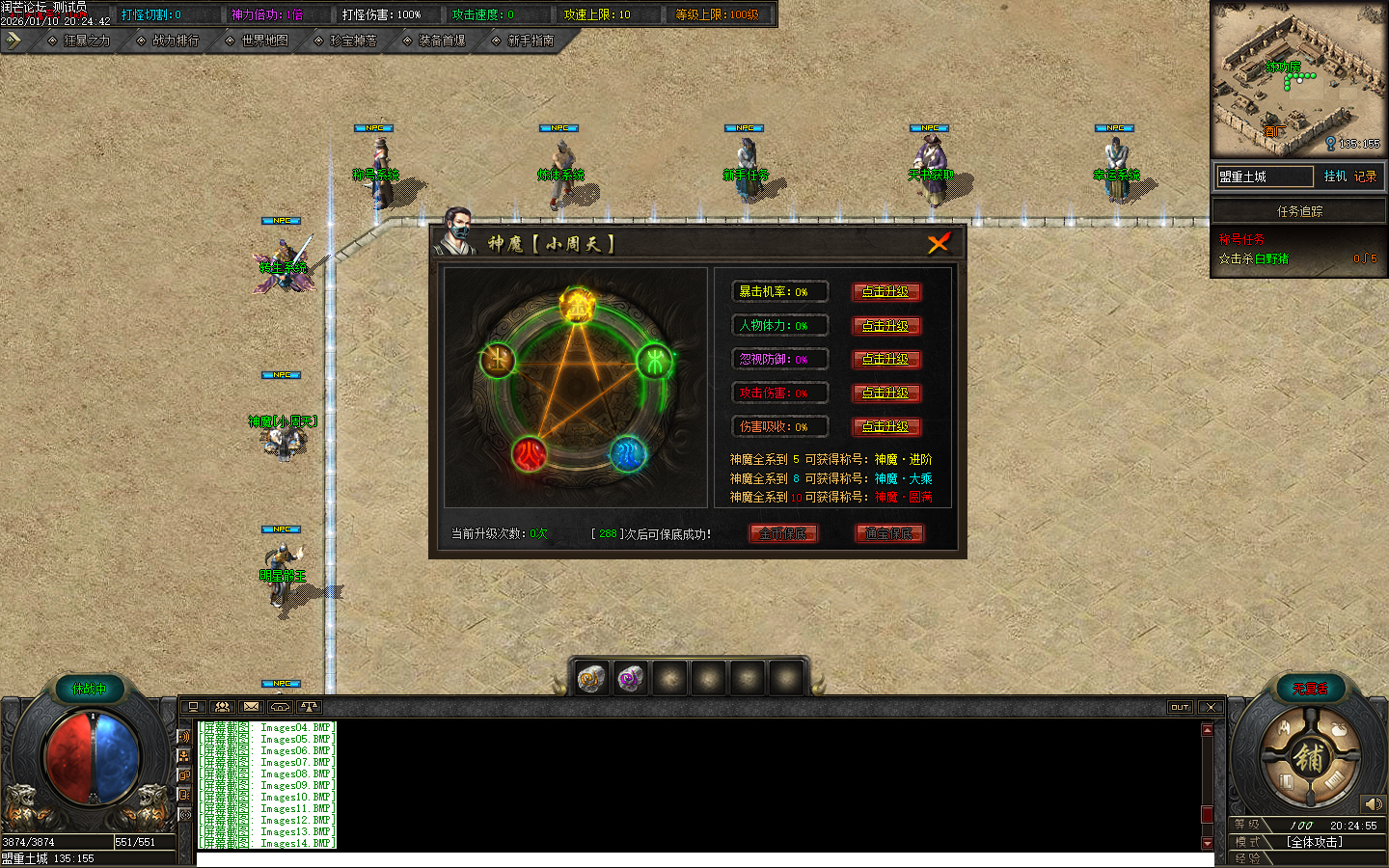
Task: Click the minimap
Action: click(x=1298, y=79)
